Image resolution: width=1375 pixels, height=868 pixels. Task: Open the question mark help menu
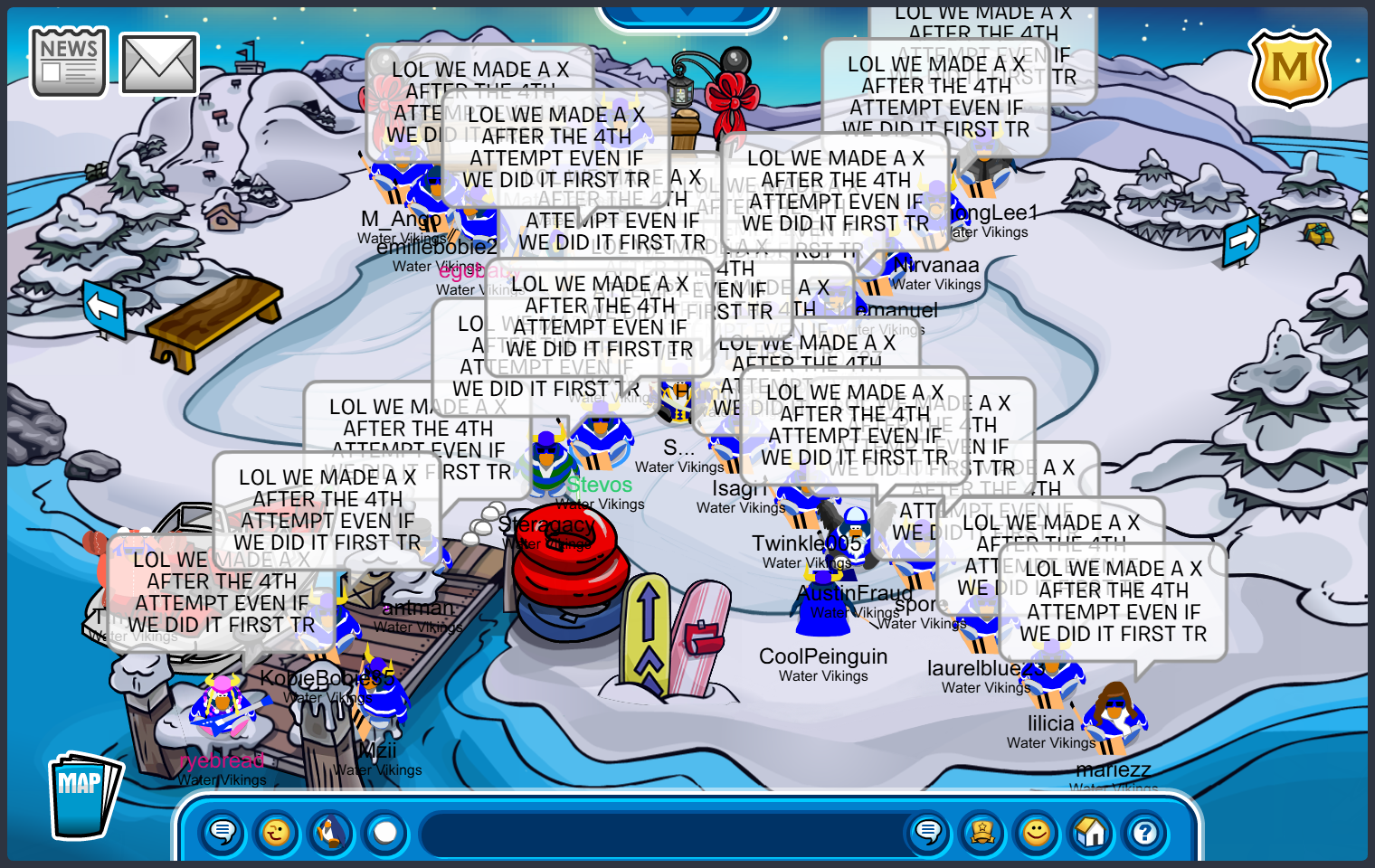click(1145, 832)
